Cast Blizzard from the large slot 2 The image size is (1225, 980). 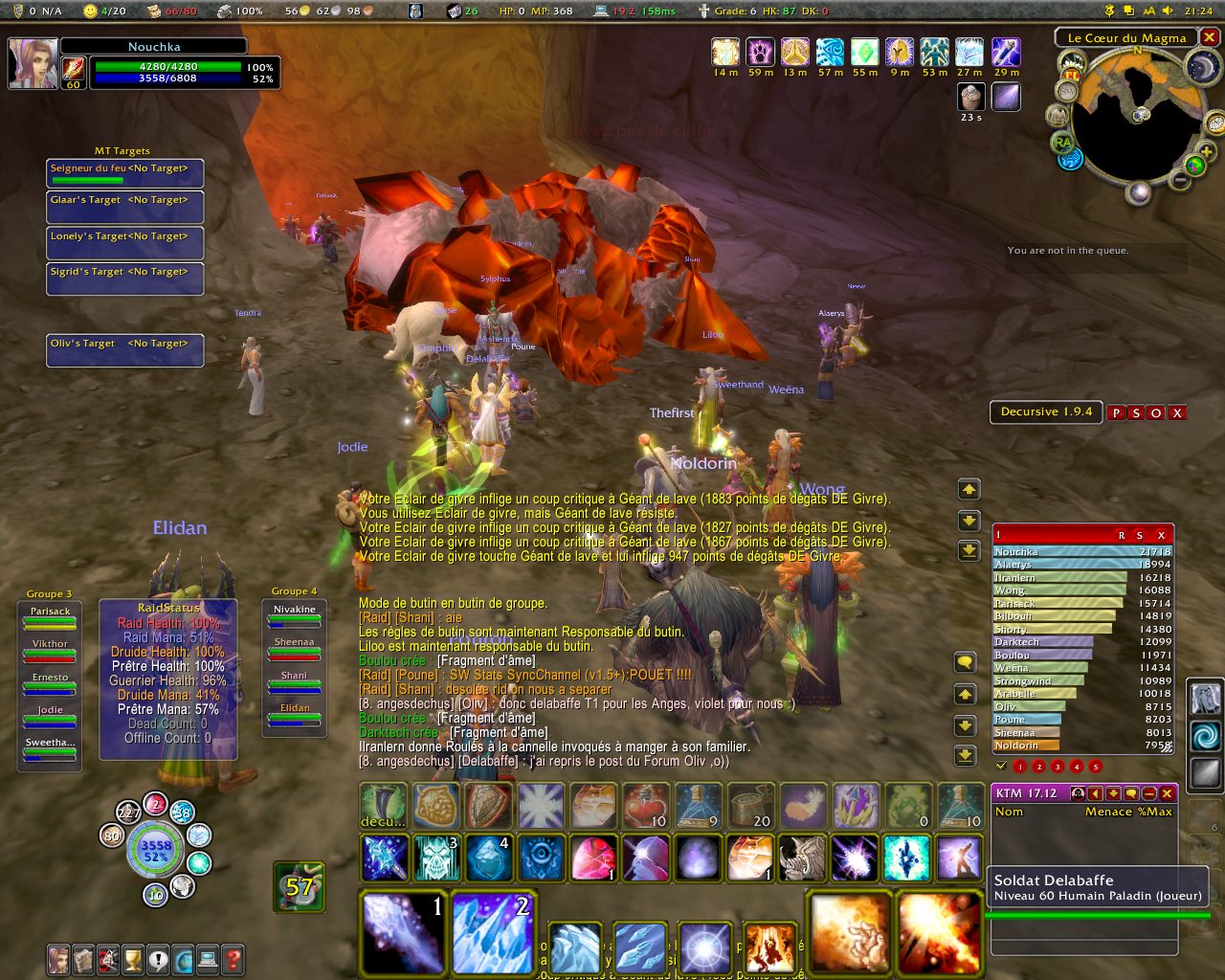click(x=490, y=932)
